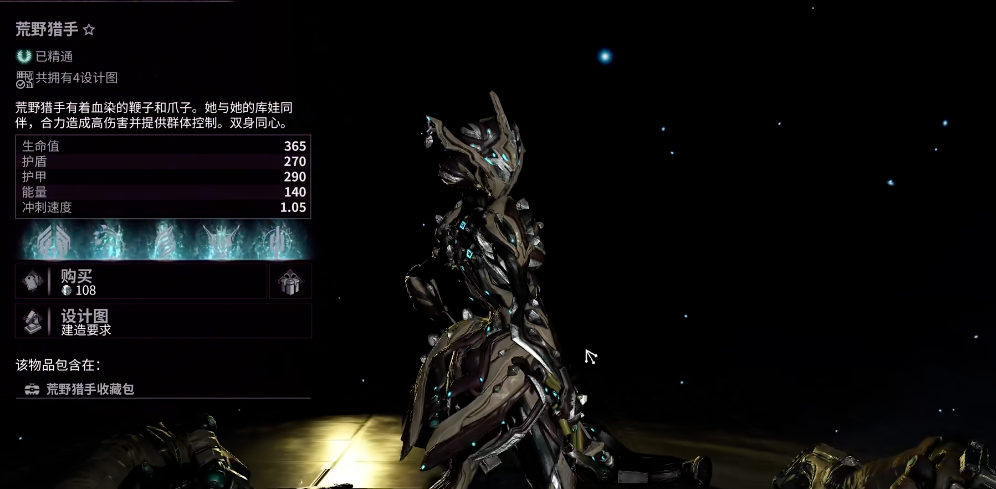The image size is (996, 489).
Task: Show the Whipclaw ability icon details
Action: click(x=108, y=241)
